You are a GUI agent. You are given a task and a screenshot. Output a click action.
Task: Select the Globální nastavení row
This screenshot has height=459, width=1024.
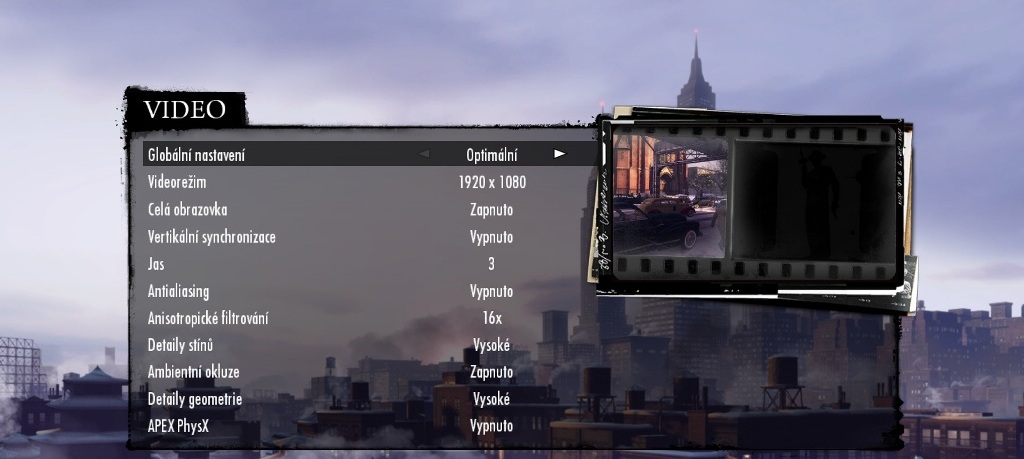tap(196, 155)
